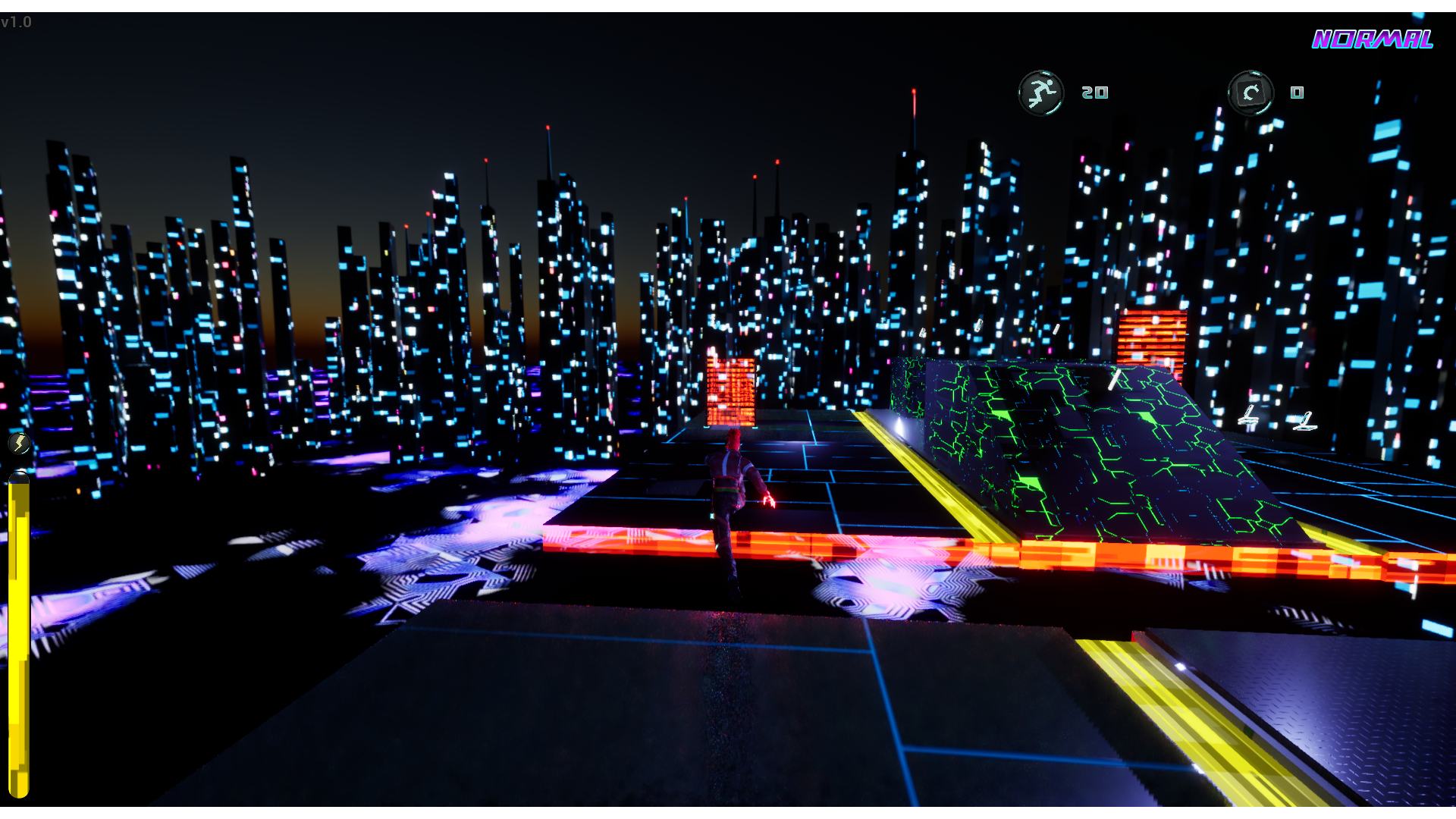Select the v1.0 label in the corner
Image resolution: width=1456 pixels, height=819 pixels.
click(x=17, y=22)
